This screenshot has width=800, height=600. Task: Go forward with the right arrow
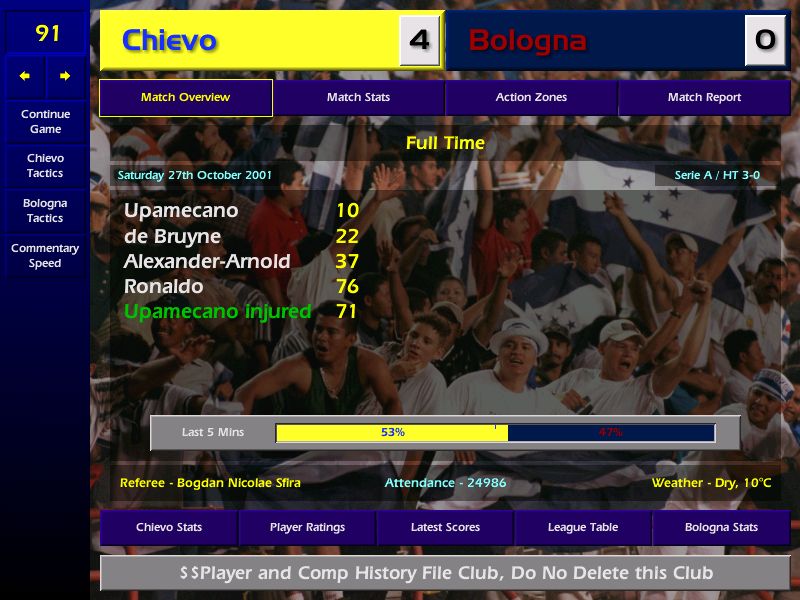pyautogui.click(x=65, y=76)
